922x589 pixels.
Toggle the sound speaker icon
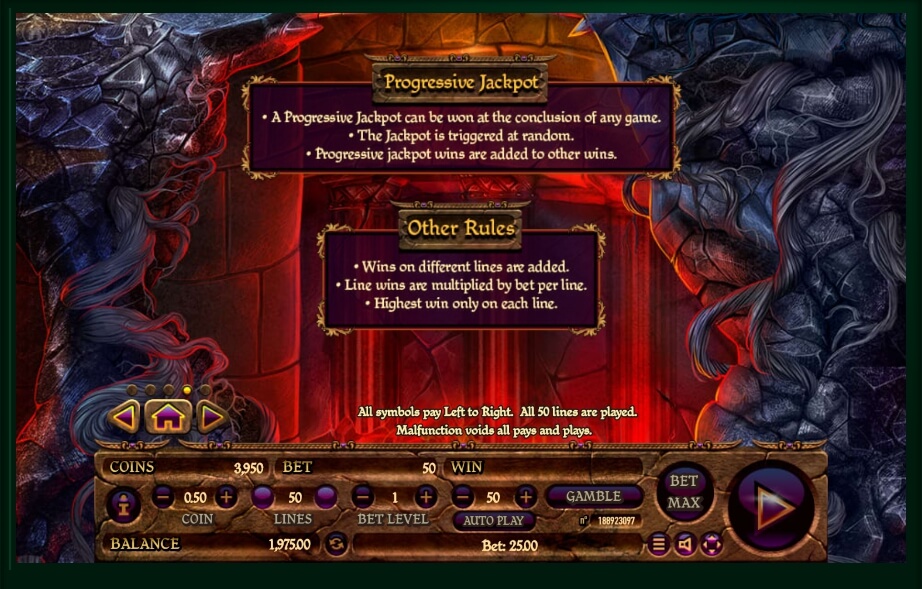[x=685, y=545]
